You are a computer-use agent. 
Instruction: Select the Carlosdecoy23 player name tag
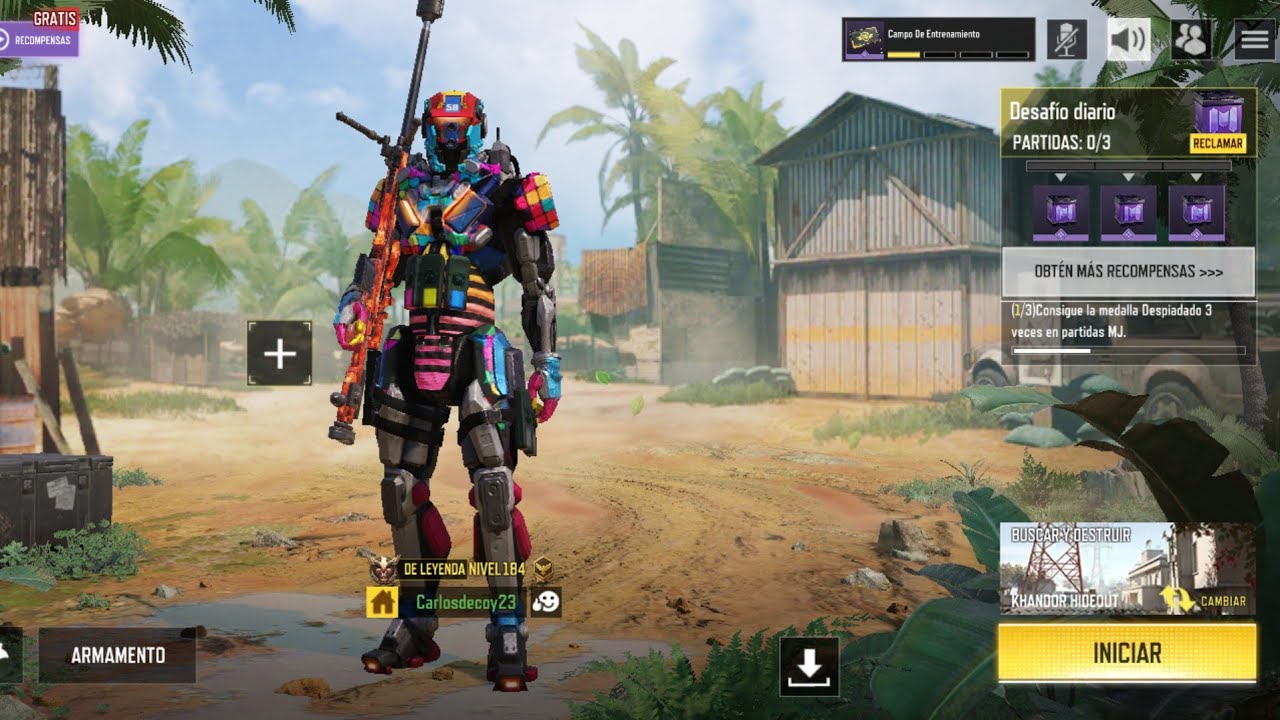465,602
